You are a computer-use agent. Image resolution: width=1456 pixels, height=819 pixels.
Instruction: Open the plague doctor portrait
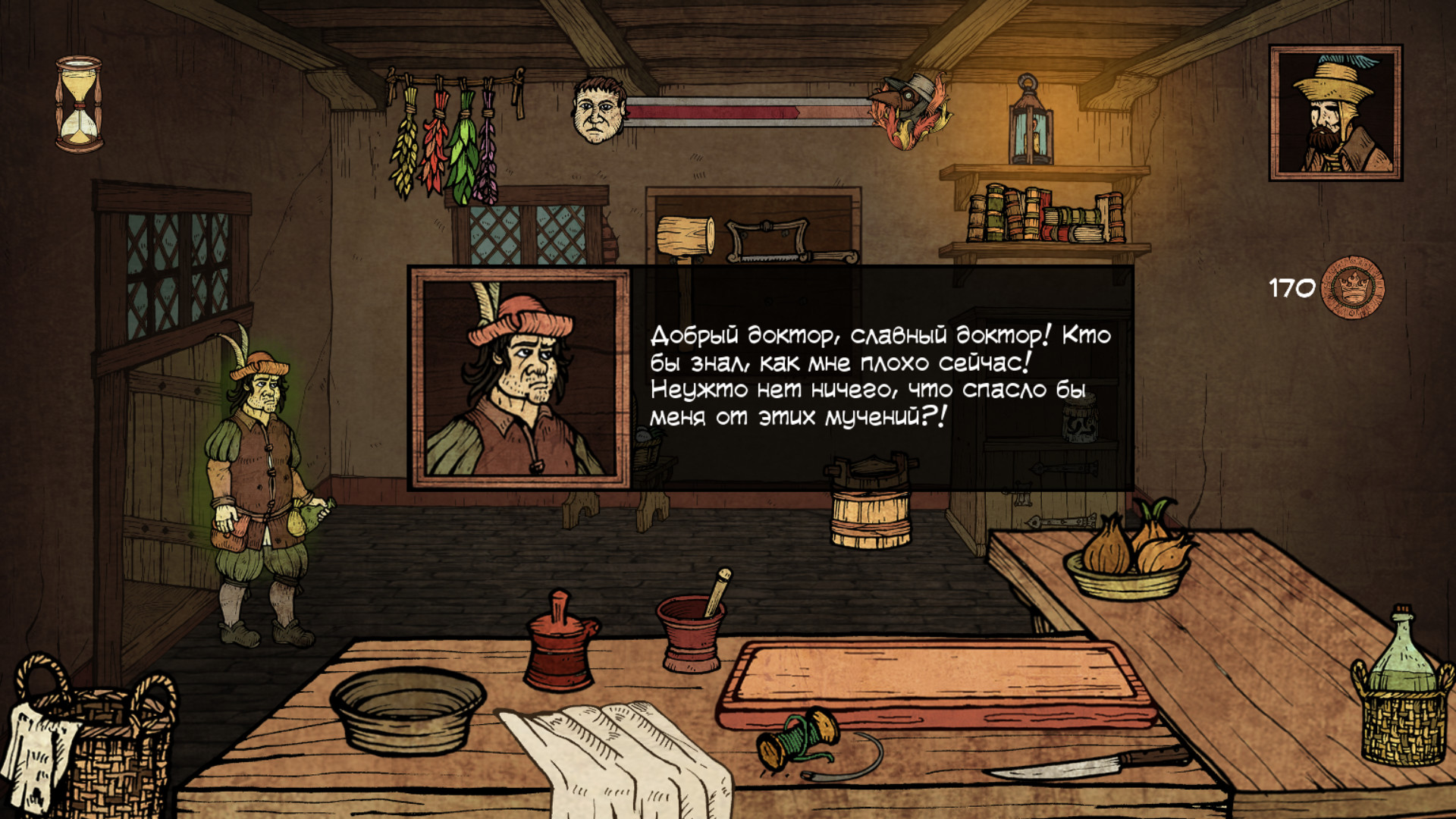1335,113
